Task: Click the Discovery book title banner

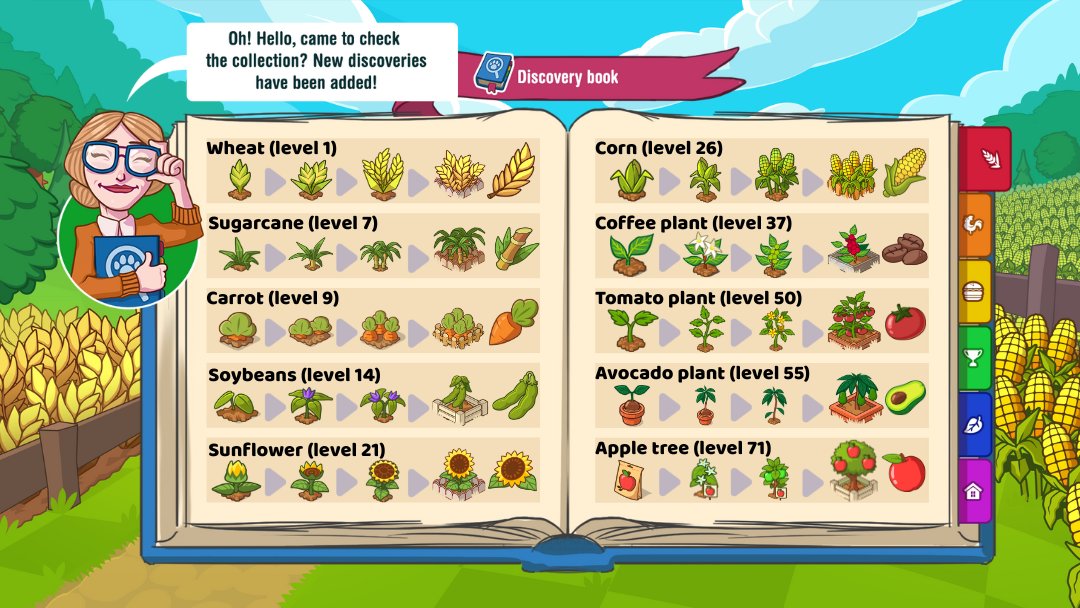Action: (x=595, y=77)
